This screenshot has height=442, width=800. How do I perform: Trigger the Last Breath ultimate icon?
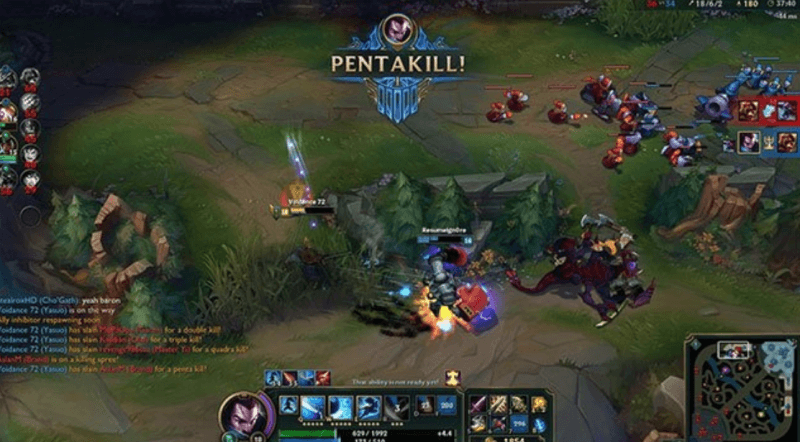pos(398,407)
